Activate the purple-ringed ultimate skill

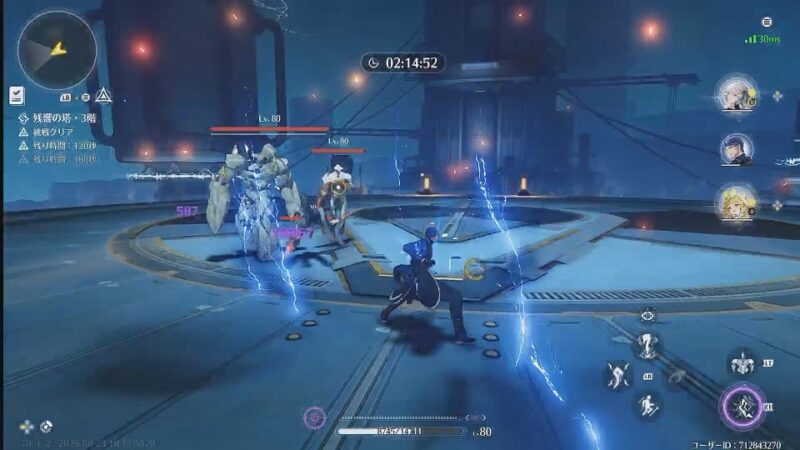tap(741, 406)
